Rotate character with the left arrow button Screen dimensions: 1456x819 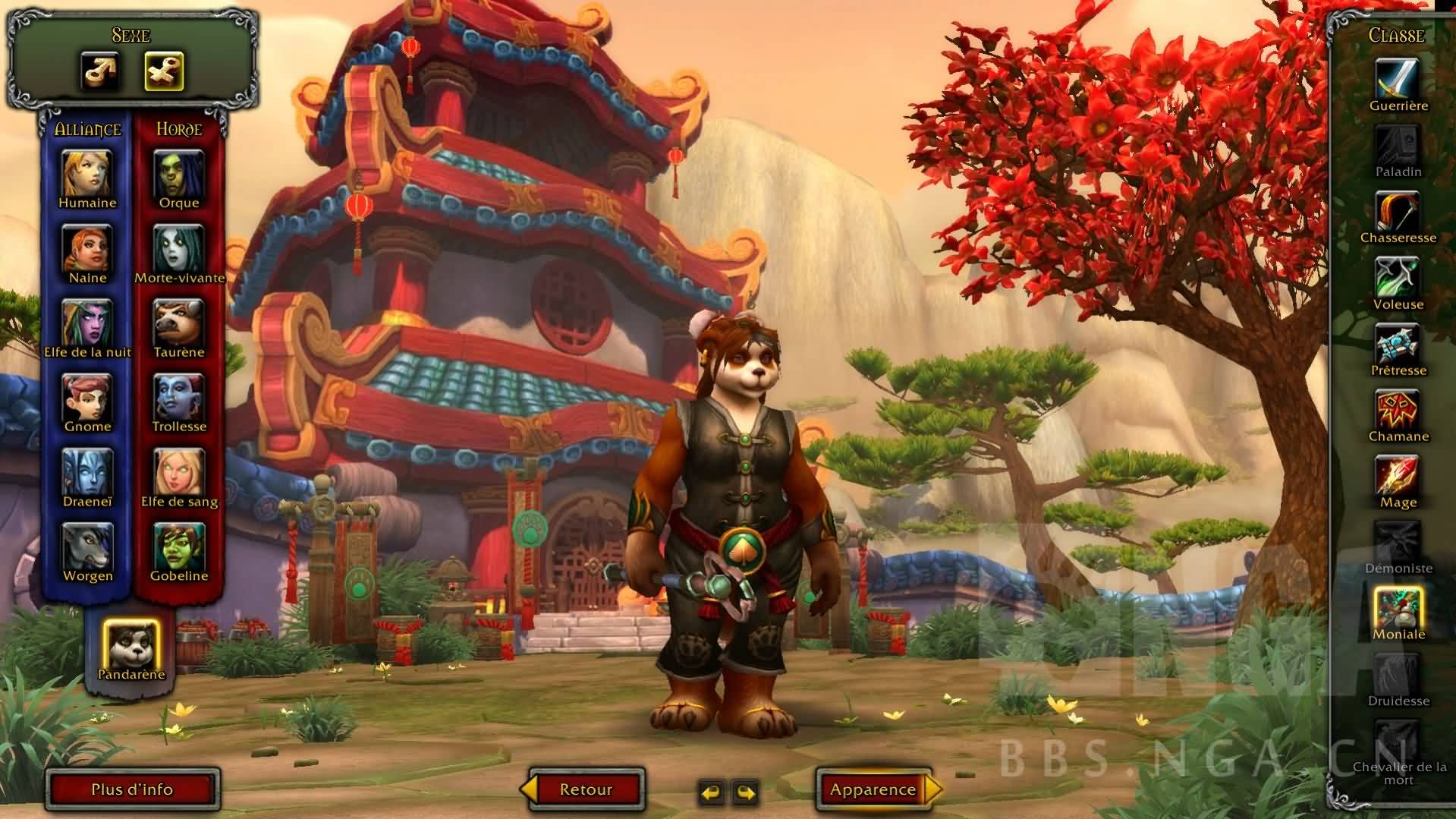(712, 793)
